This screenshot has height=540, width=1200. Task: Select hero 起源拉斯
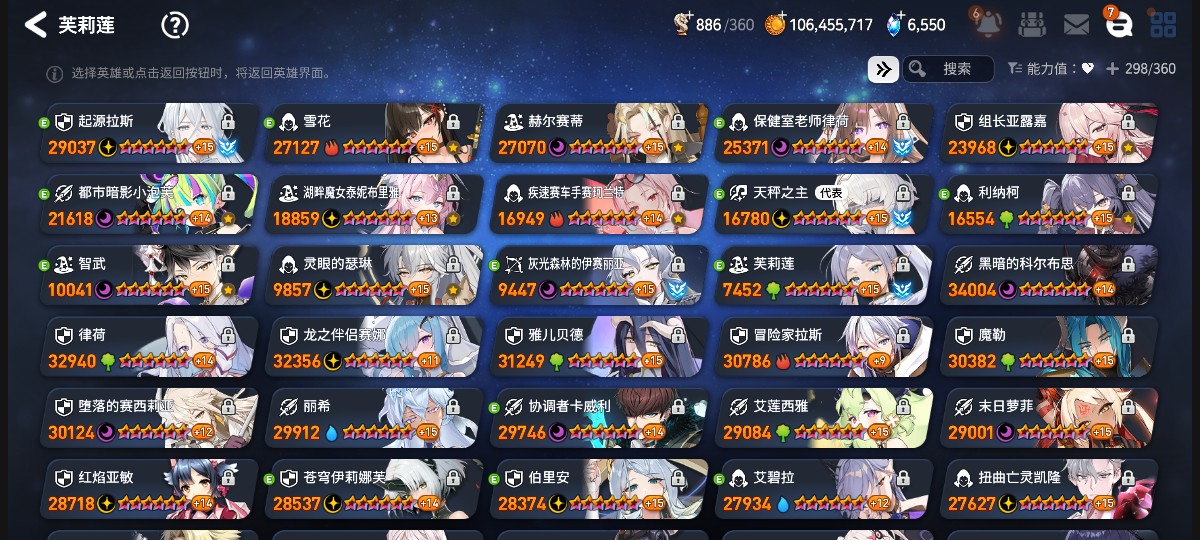pyautogui.click(x=150, y=133)
